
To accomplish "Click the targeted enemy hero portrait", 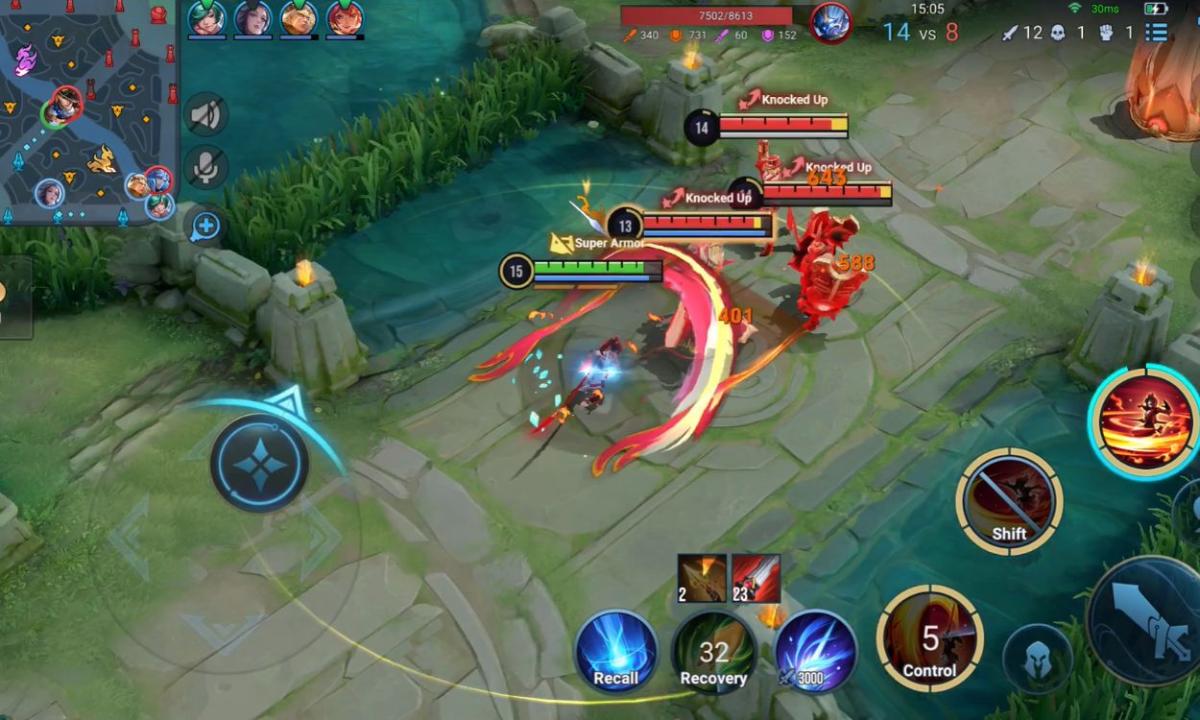I will [x=830, y=22].
